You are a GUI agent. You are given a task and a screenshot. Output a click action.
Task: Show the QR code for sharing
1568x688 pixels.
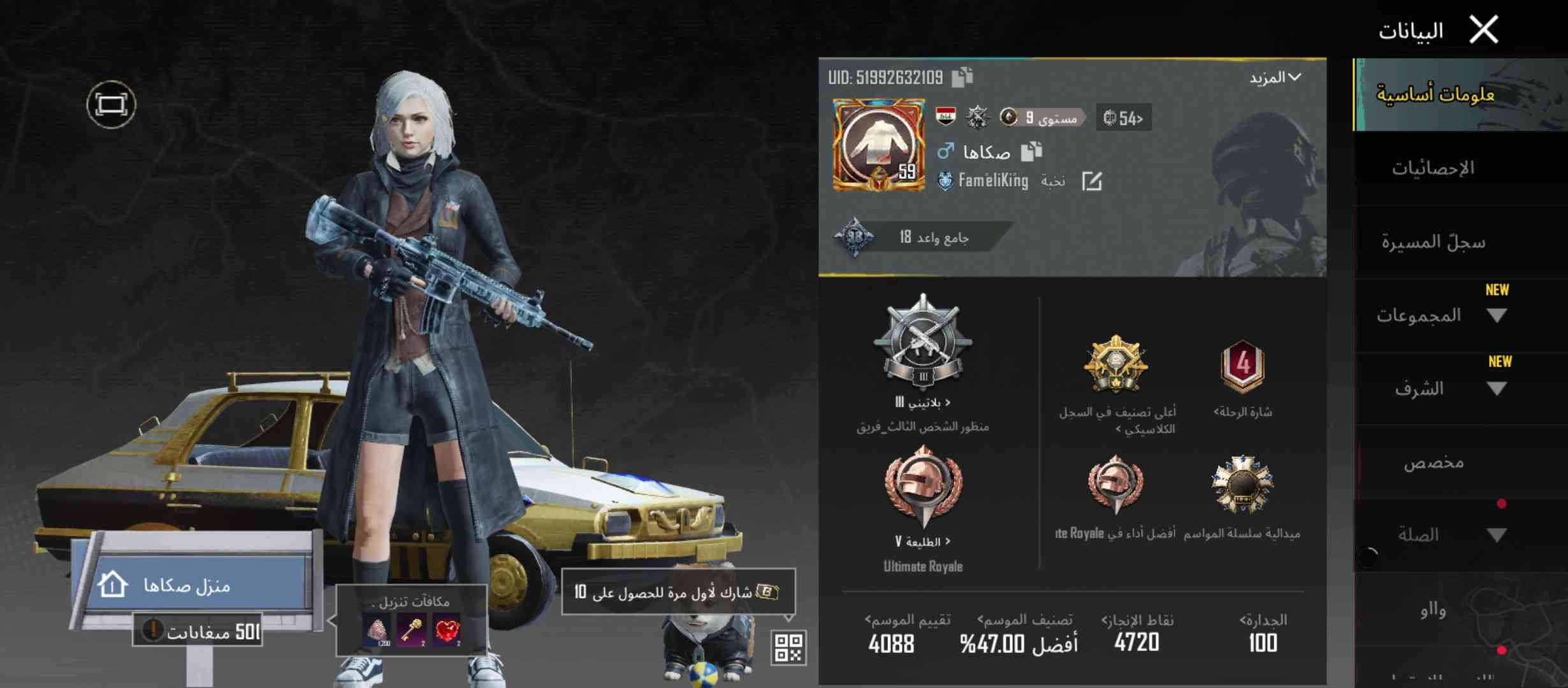[788, 648]
